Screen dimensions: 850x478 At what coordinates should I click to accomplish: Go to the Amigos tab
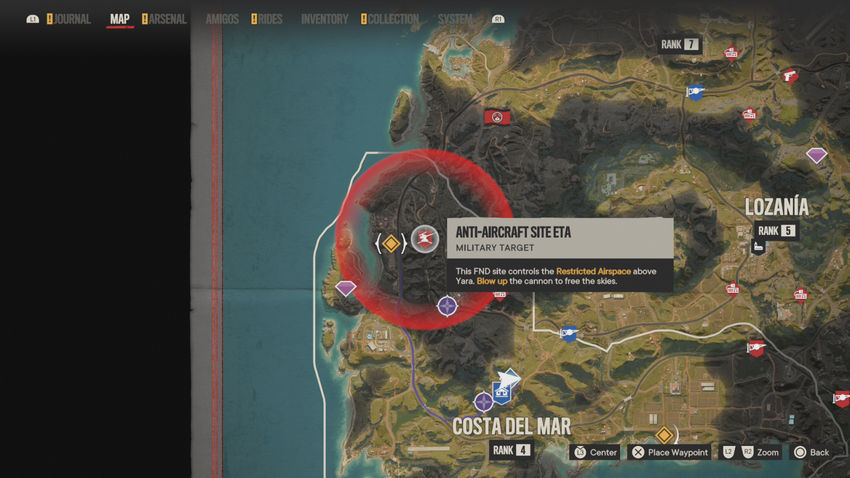[222, 19]
